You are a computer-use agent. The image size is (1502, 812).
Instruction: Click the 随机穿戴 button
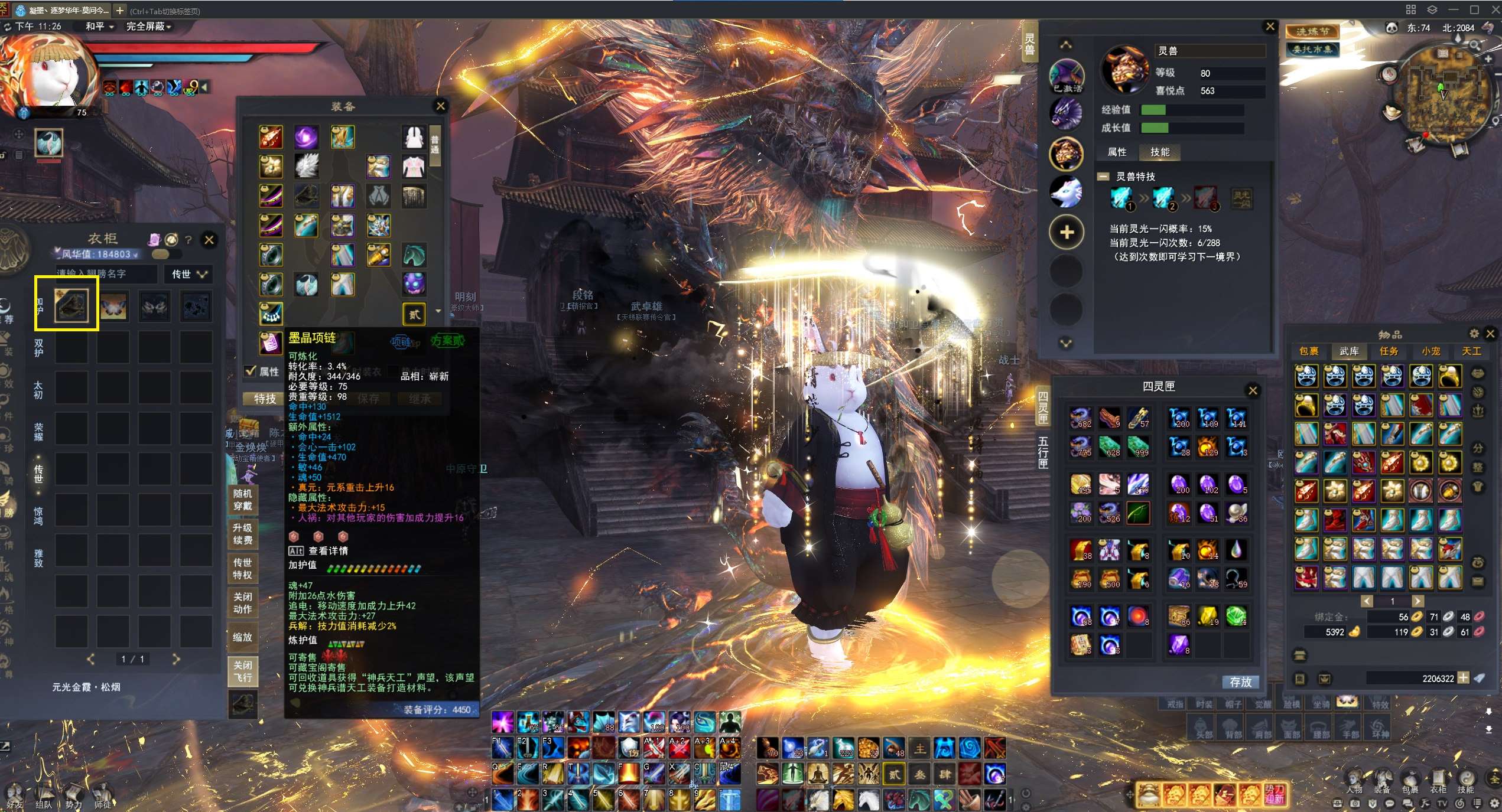(x=242, y=500)
